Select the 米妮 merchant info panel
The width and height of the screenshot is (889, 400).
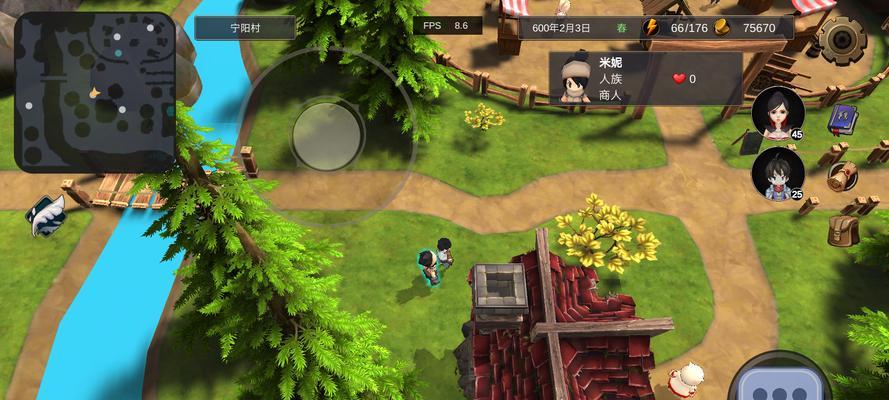(645, 78)
